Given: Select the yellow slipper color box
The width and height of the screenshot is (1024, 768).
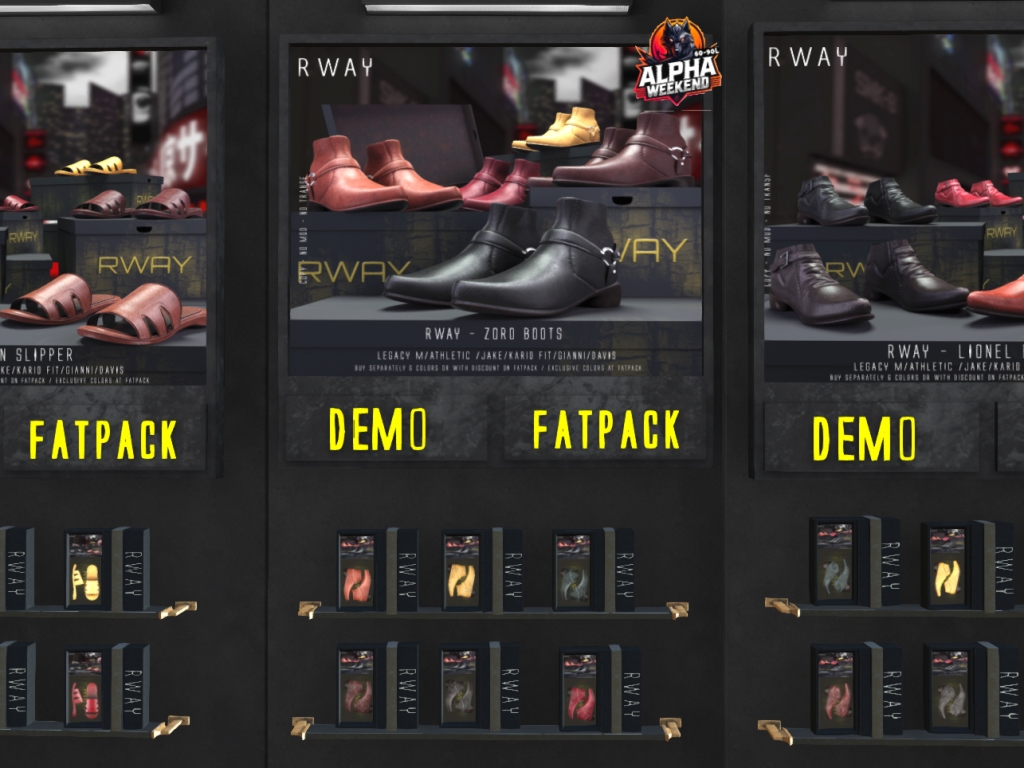Looking at the screenshot, I should [86, 570].
